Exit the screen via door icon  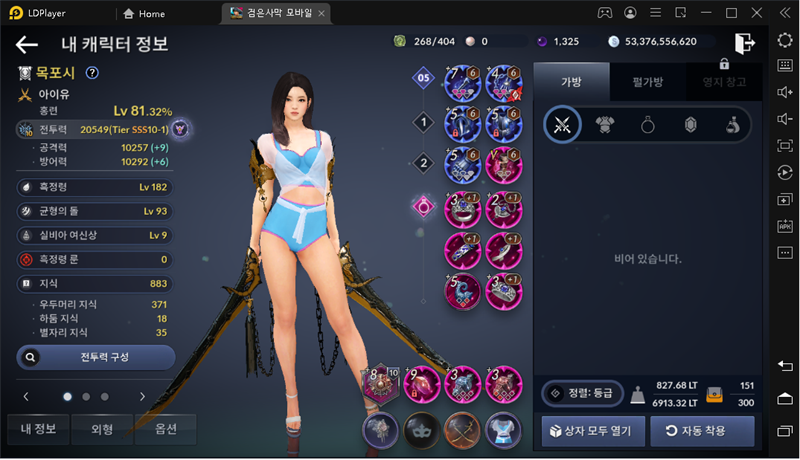tap(744, 43)
